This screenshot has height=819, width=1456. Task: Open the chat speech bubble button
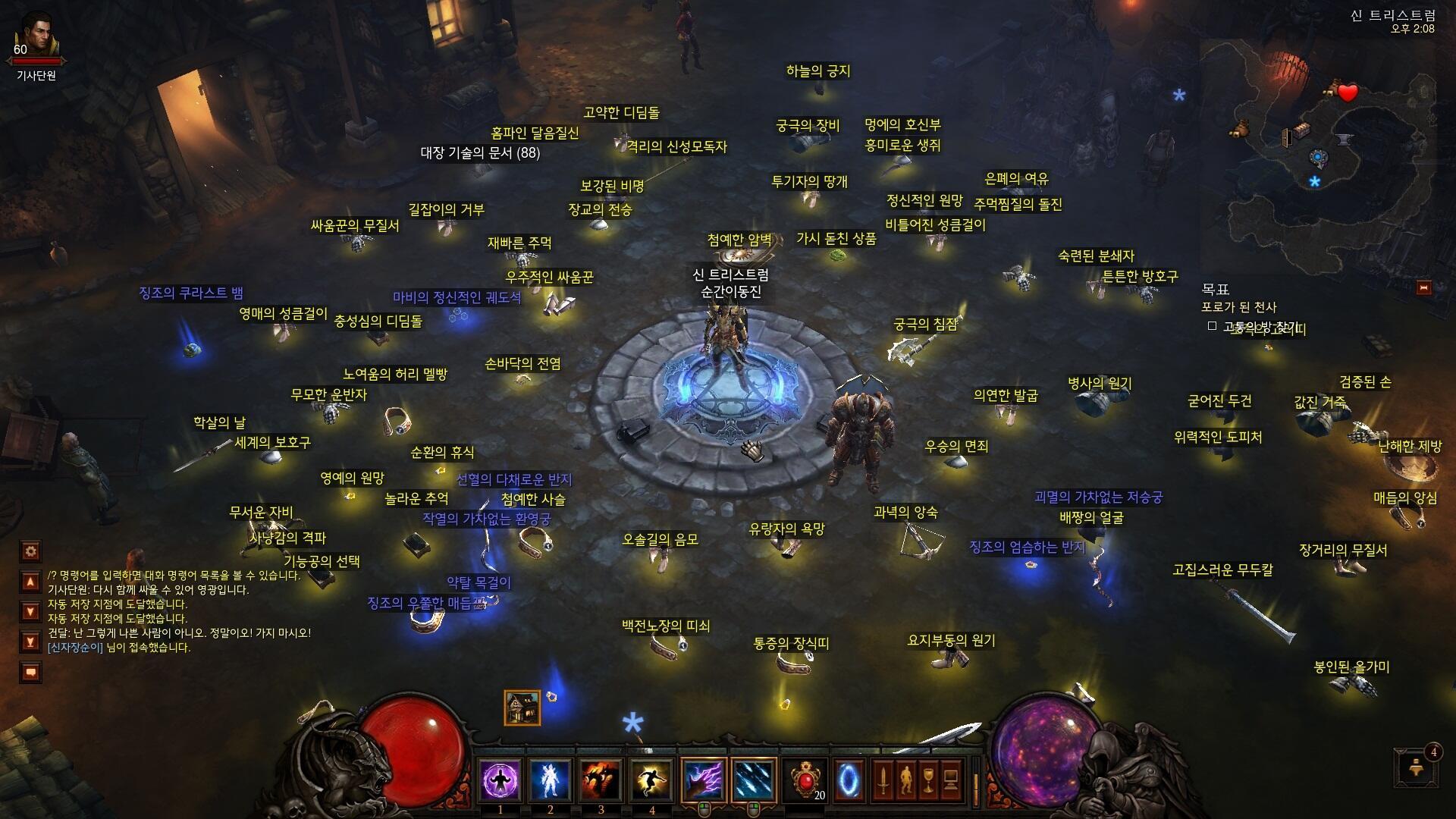[x=31, y=672]
